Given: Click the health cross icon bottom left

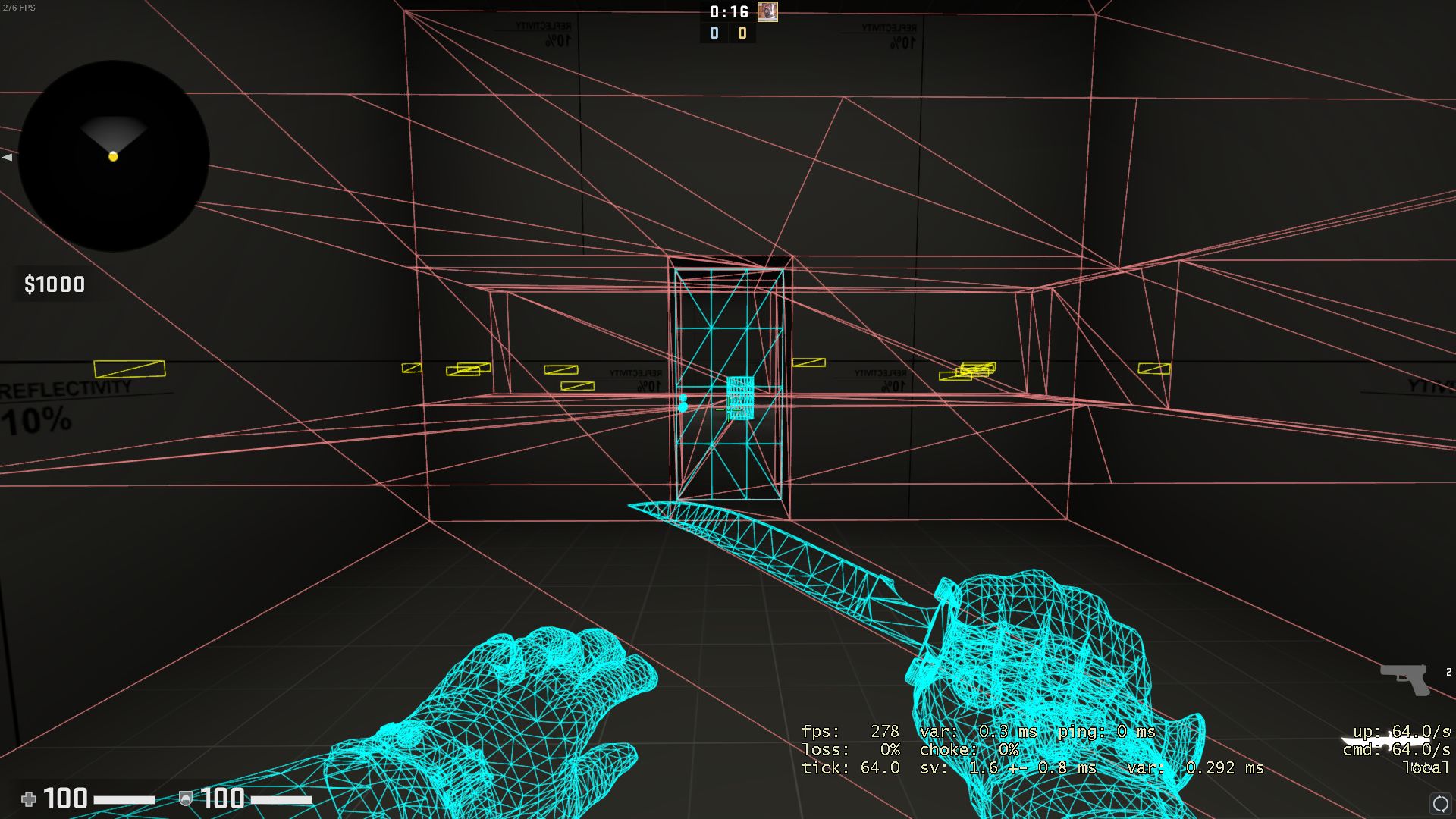Looking at the screenshot, I should (x=29, y=799).
